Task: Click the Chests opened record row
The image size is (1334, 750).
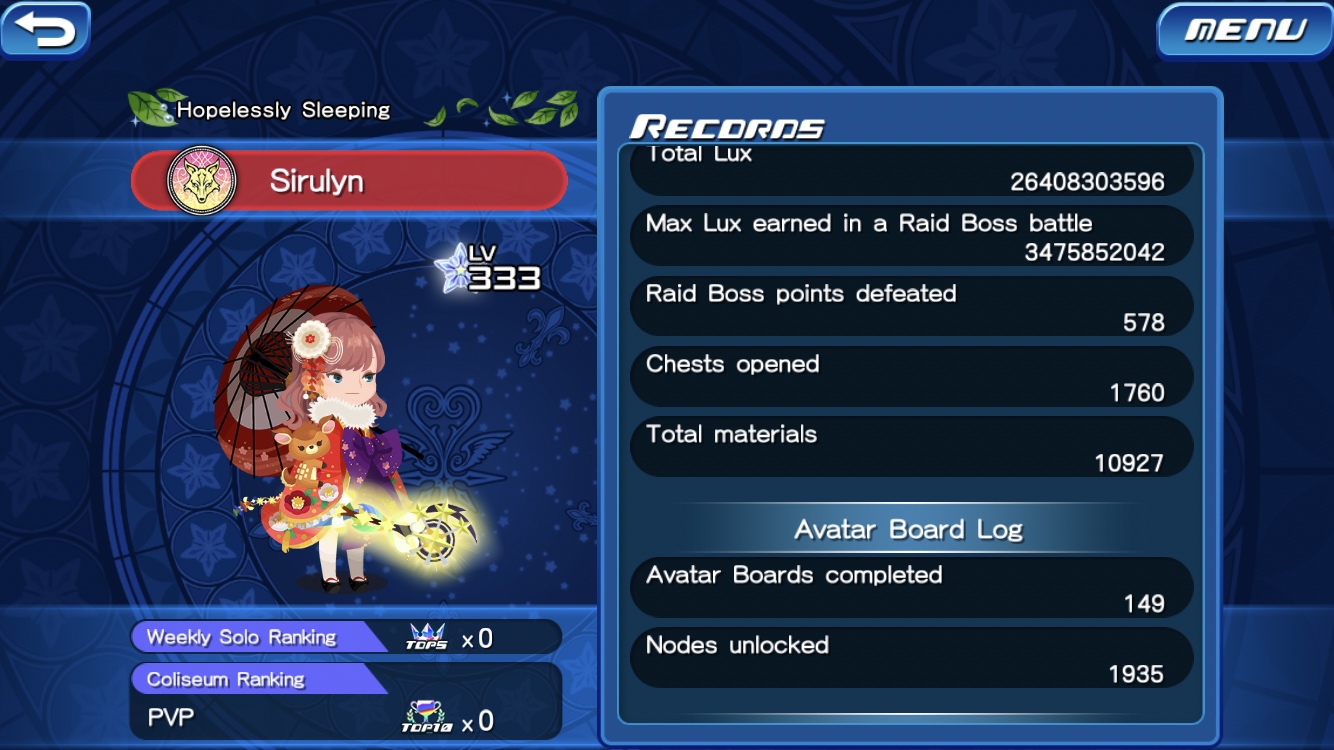Action: tap(911, 377)
